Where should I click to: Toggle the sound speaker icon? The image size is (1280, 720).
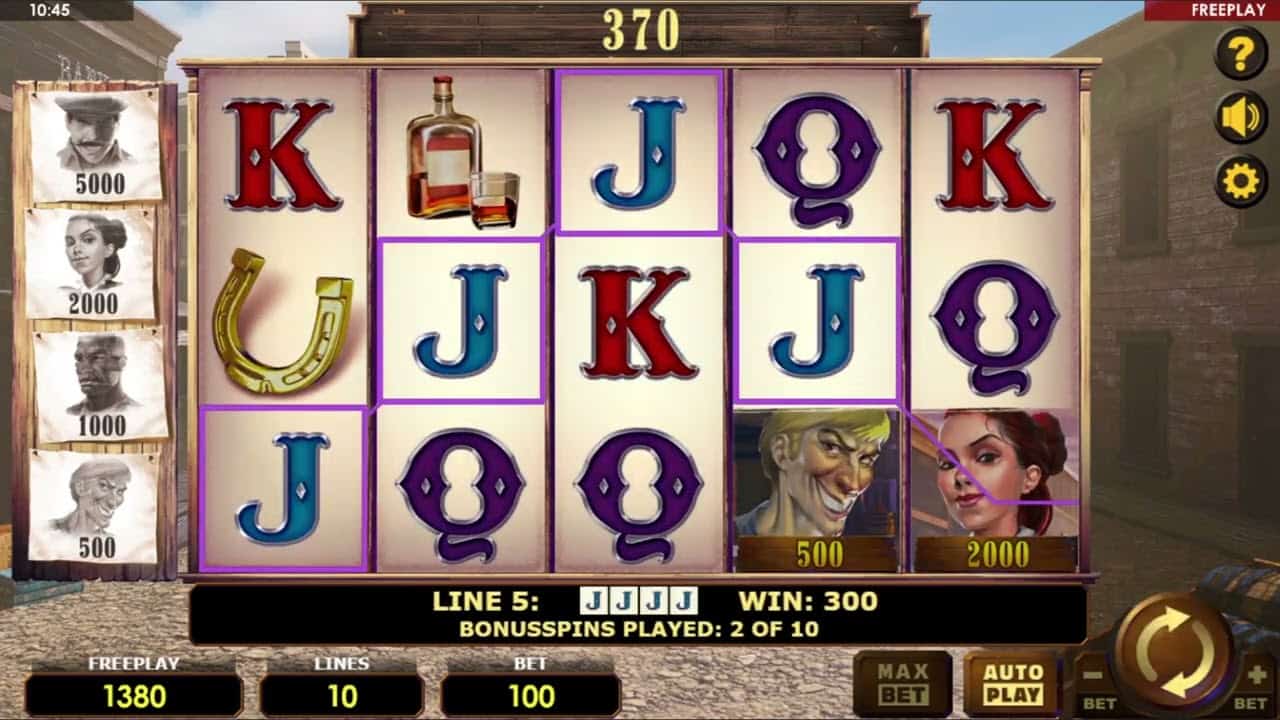[x=1241, y=117]
